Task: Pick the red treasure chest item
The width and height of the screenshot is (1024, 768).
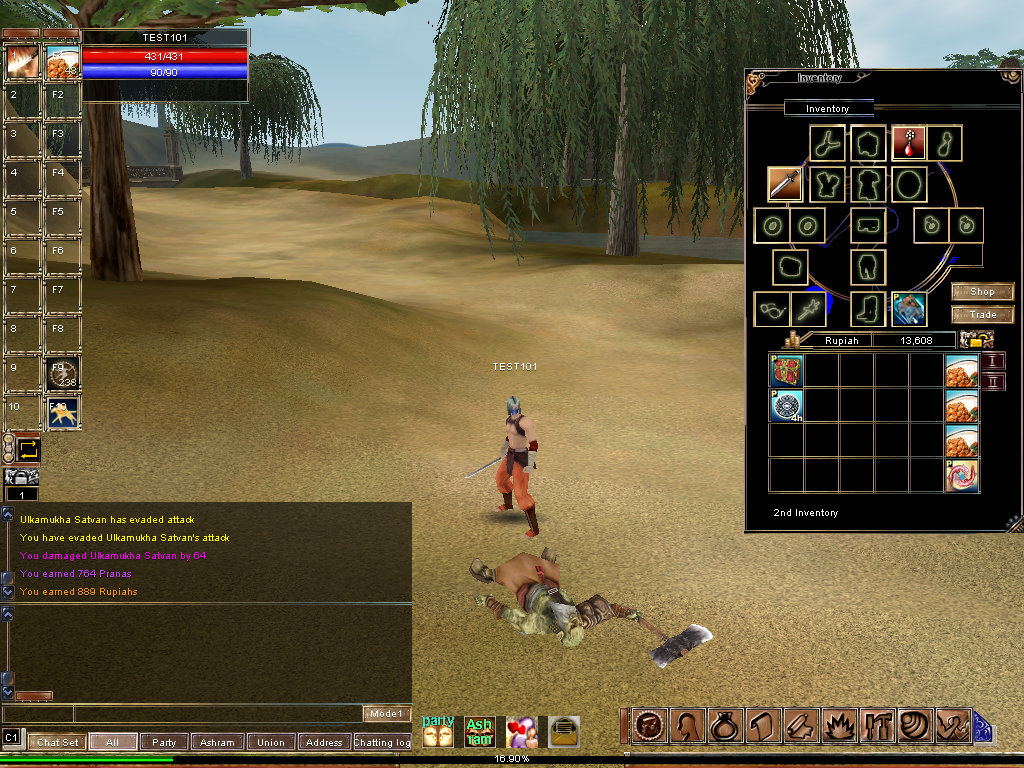Action: pos(786,371)
